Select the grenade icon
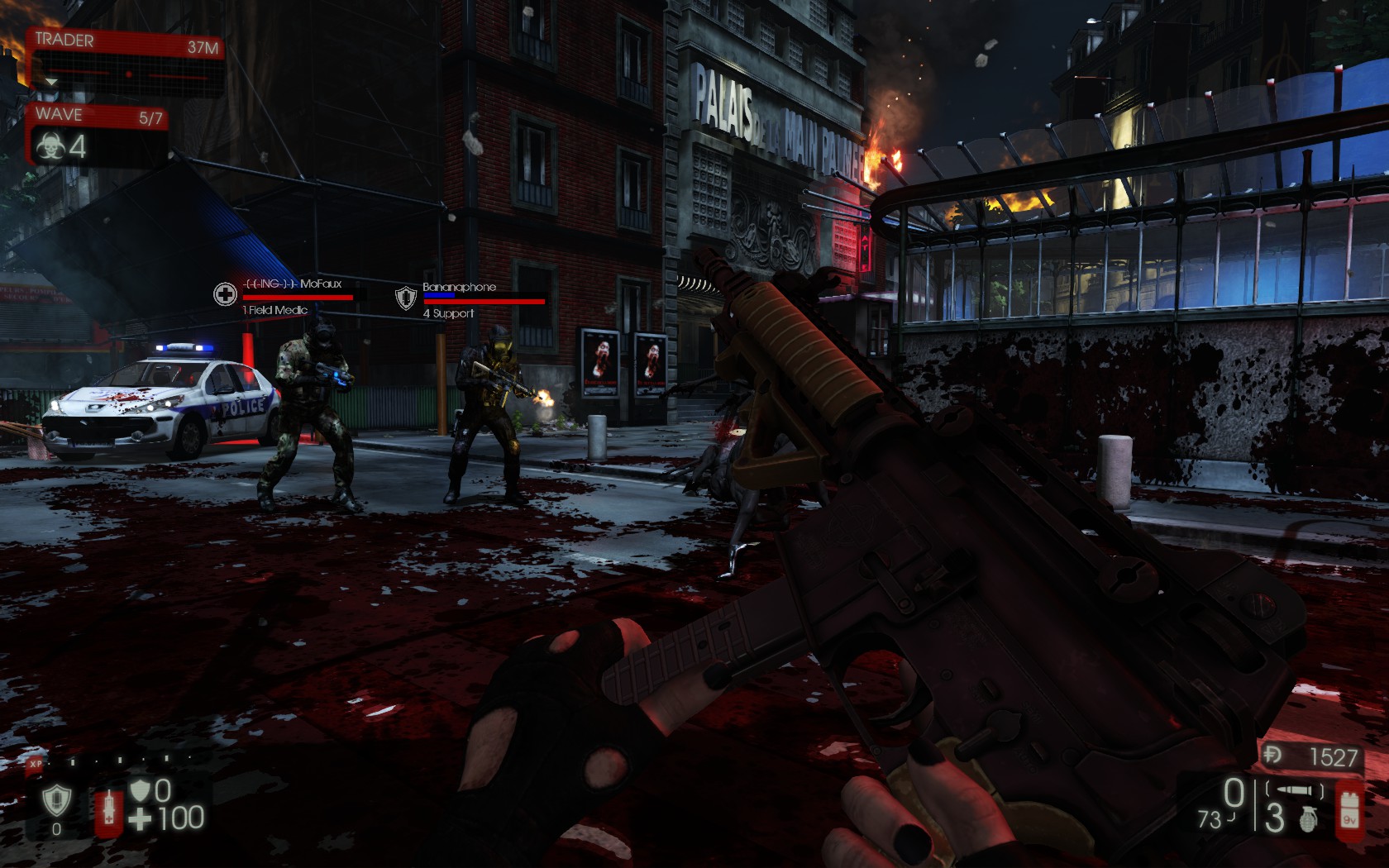 [1308, 818]
